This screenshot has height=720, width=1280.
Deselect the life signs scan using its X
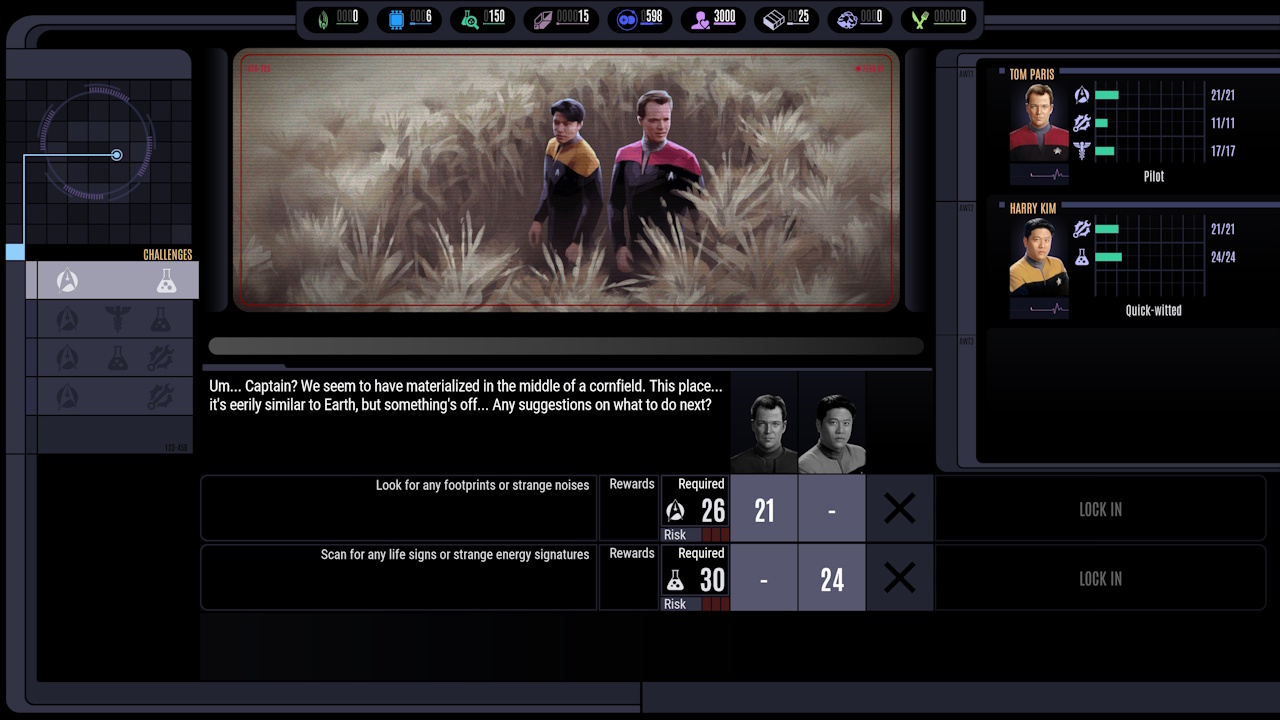pyautogui.click(x=899, y=578)
